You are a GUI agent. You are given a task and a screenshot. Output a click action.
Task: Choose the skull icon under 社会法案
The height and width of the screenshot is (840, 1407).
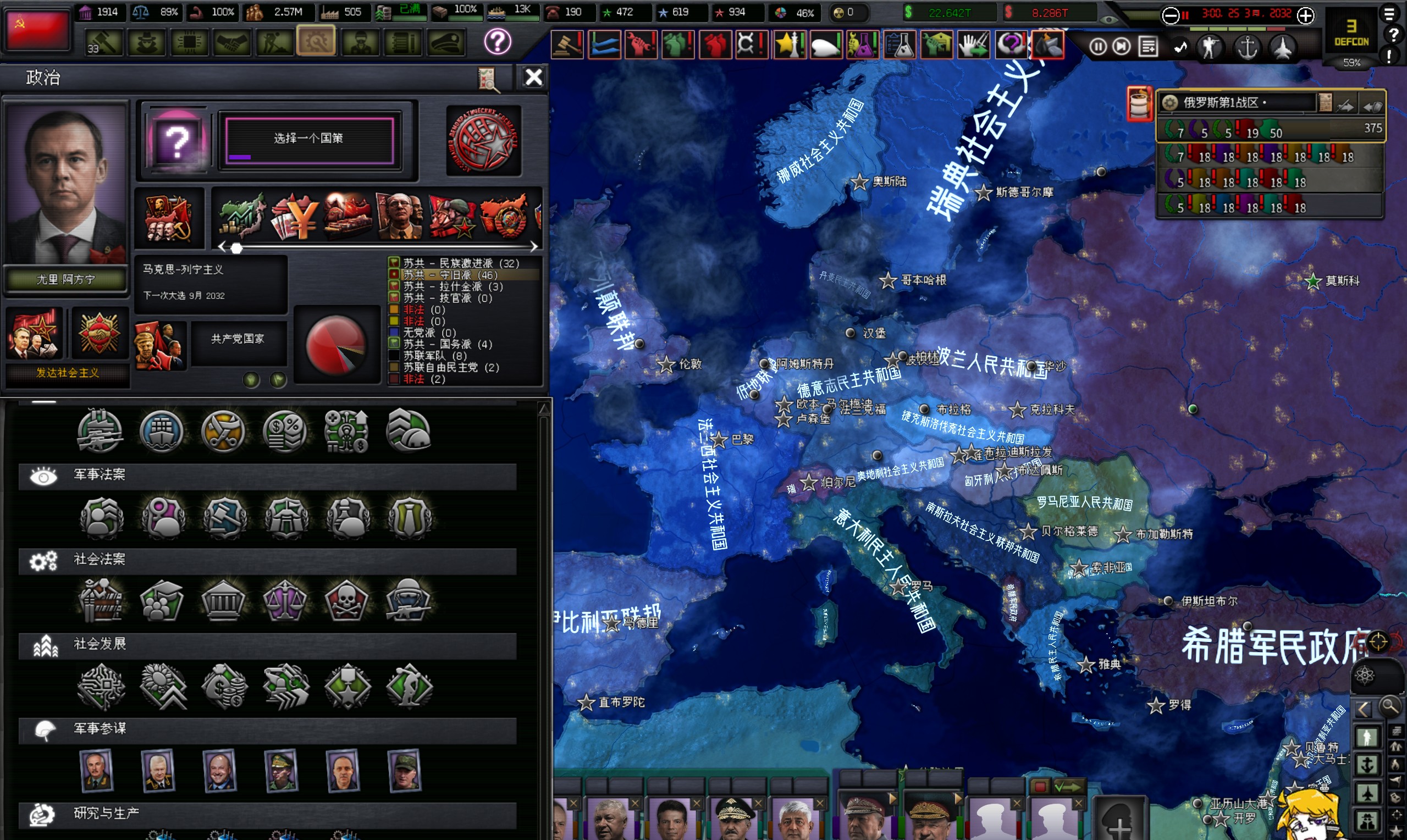[x=347, y=601]
